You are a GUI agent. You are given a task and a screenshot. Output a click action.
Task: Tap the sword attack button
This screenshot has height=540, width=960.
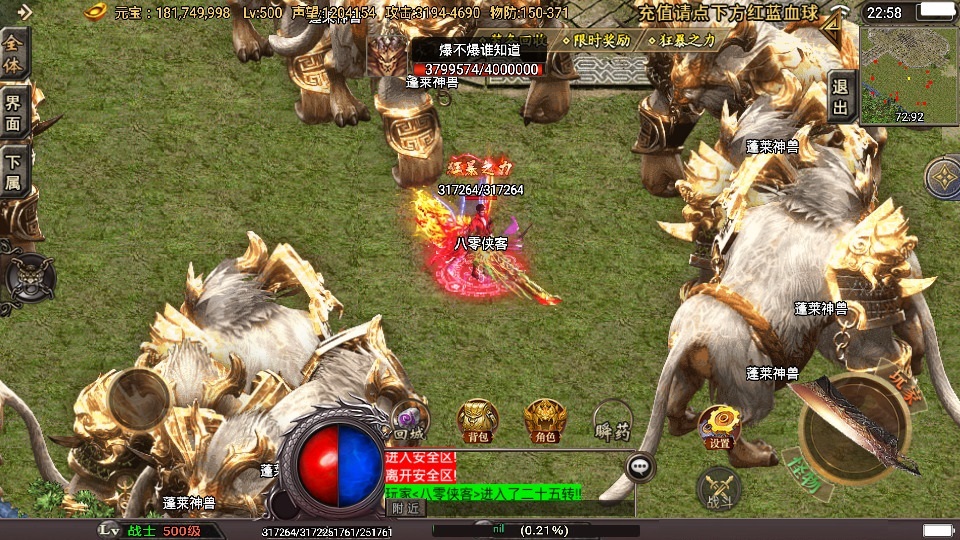pyautogui.click(x=853, y=427)
